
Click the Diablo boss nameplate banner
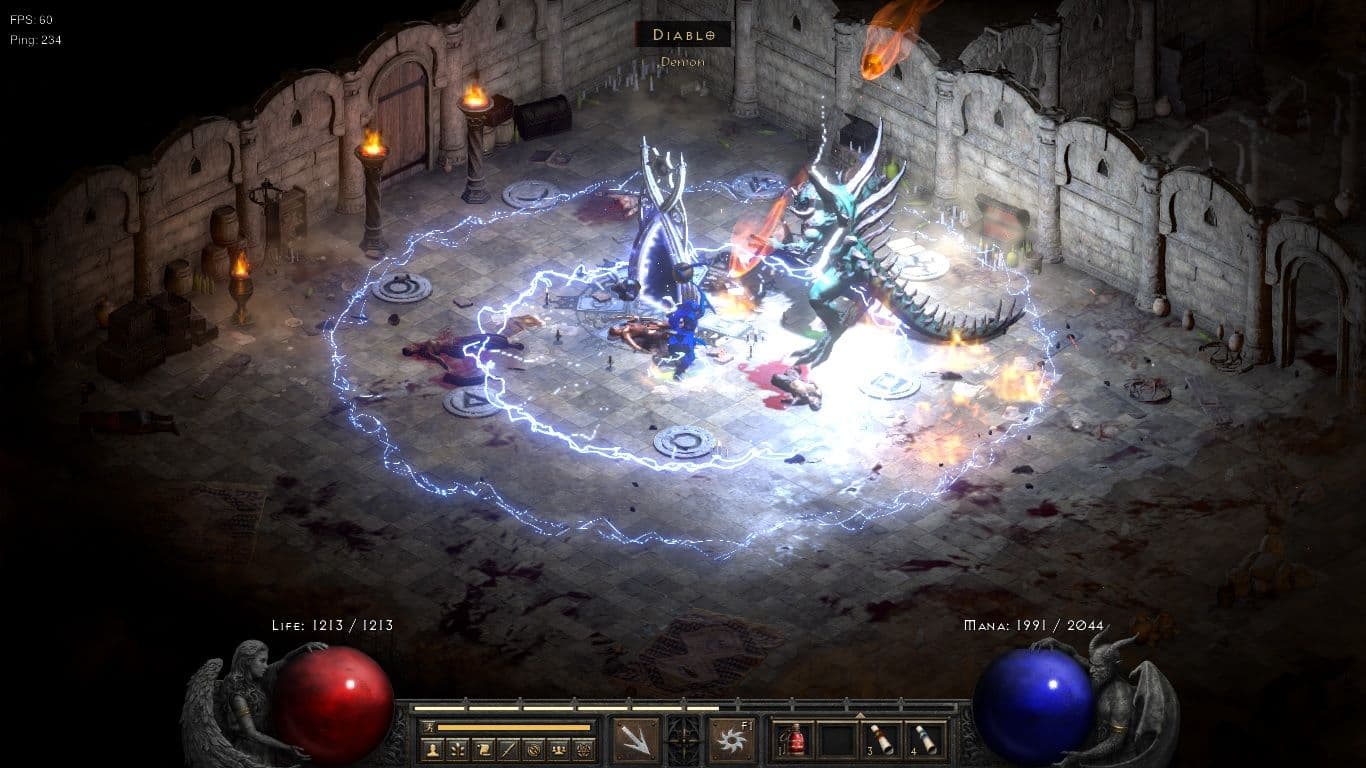click(x=683, y=35)
